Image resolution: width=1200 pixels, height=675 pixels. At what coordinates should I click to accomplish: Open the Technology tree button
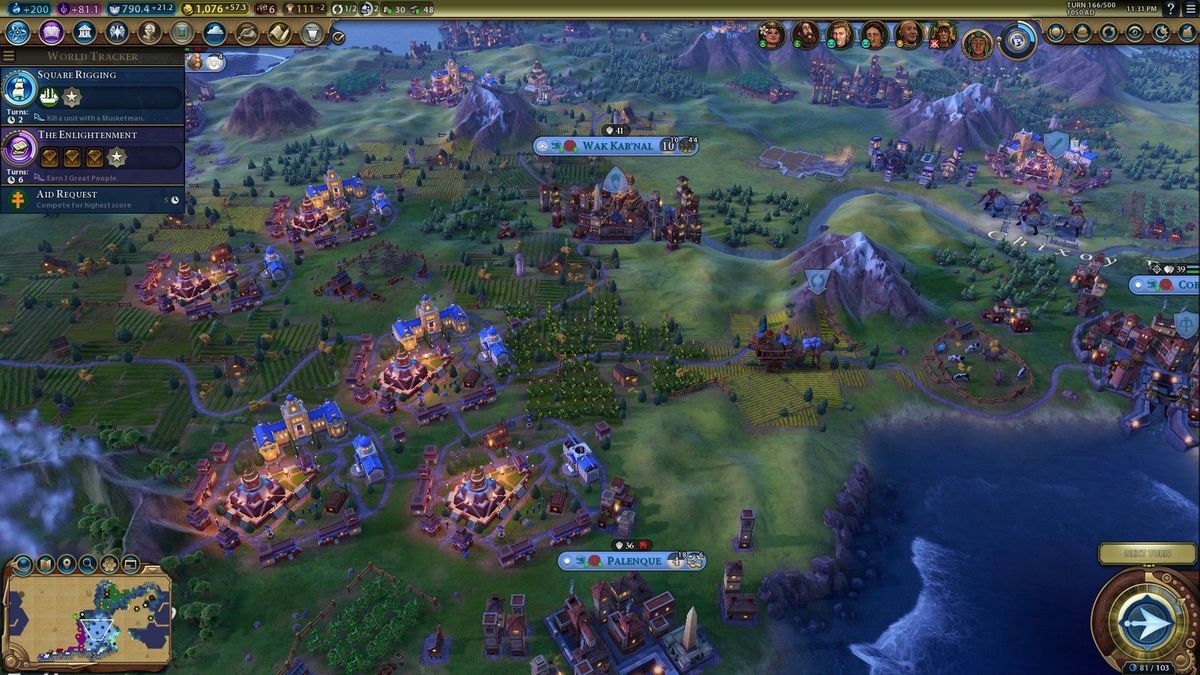20,32
